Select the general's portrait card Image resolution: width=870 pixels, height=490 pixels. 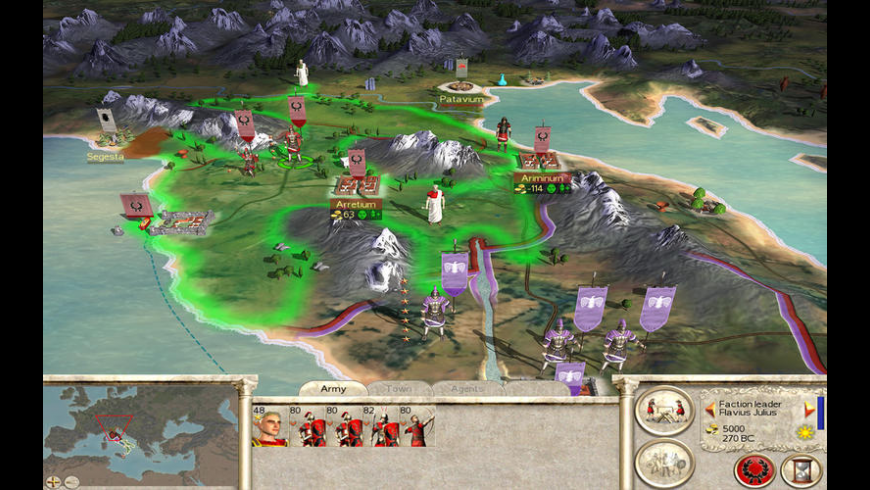click(269, 426)
